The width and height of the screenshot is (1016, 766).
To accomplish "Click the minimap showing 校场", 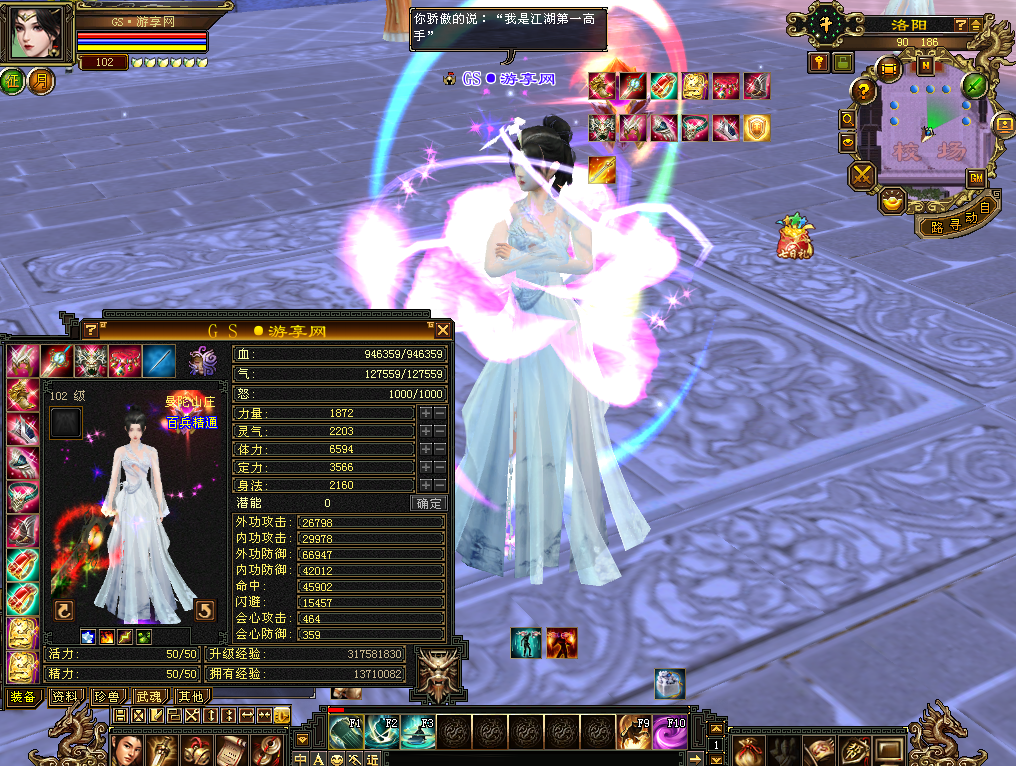I will pyautogui.click(x=924, y=130).
